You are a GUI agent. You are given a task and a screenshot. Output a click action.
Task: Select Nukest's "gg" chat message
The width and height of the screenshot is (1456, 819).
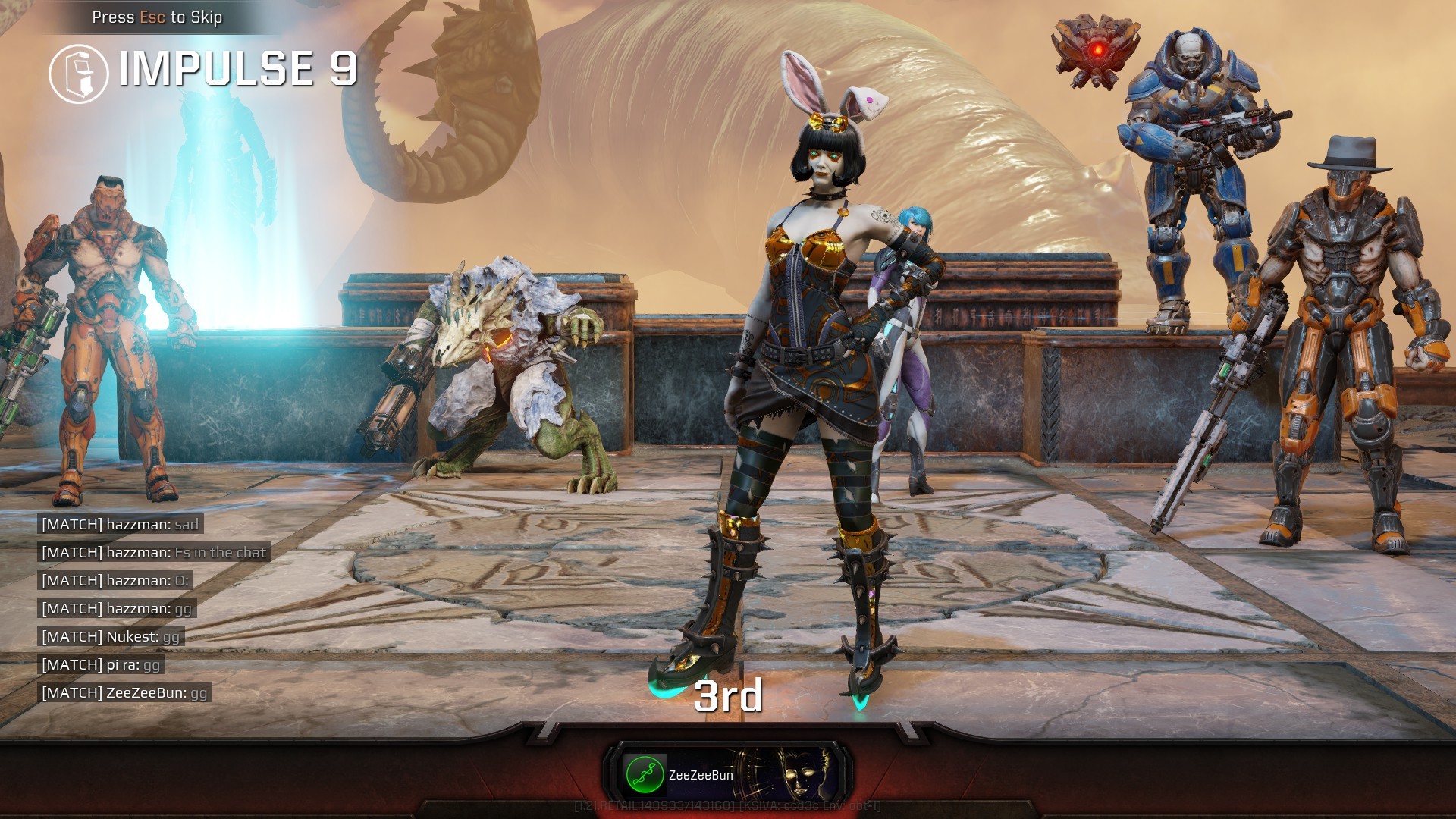point(111,636)
